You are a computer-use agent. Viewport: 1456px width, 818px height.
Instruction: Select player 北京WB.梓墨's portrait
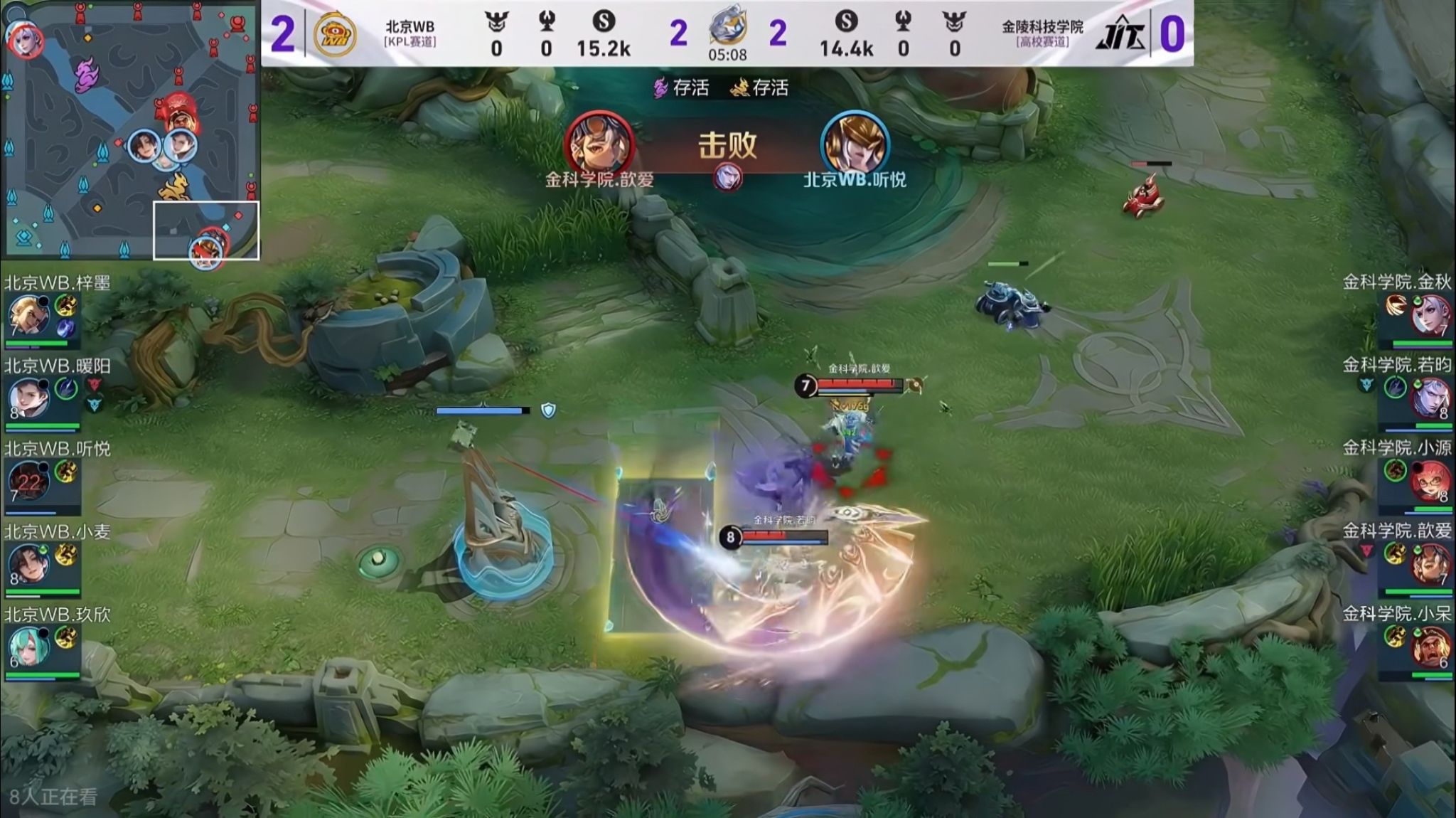click(x=28, y=316)
